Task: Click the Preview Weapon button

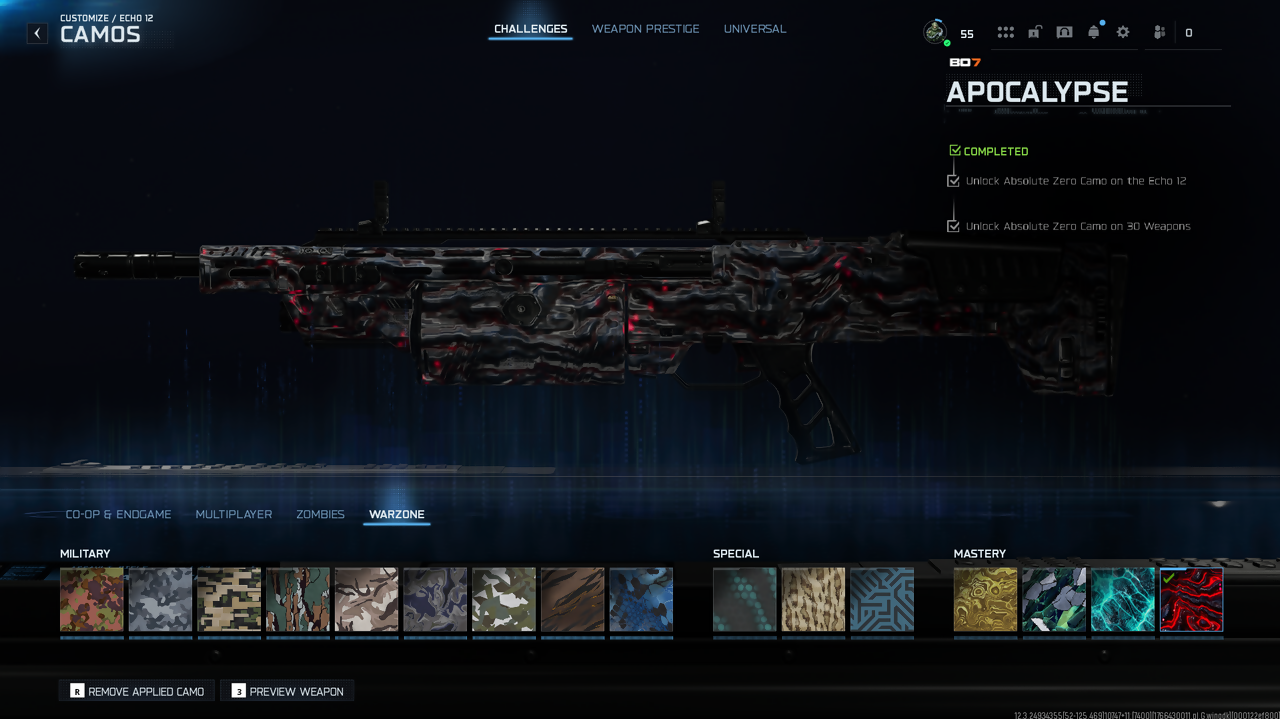Action: (x=287, y=691)
